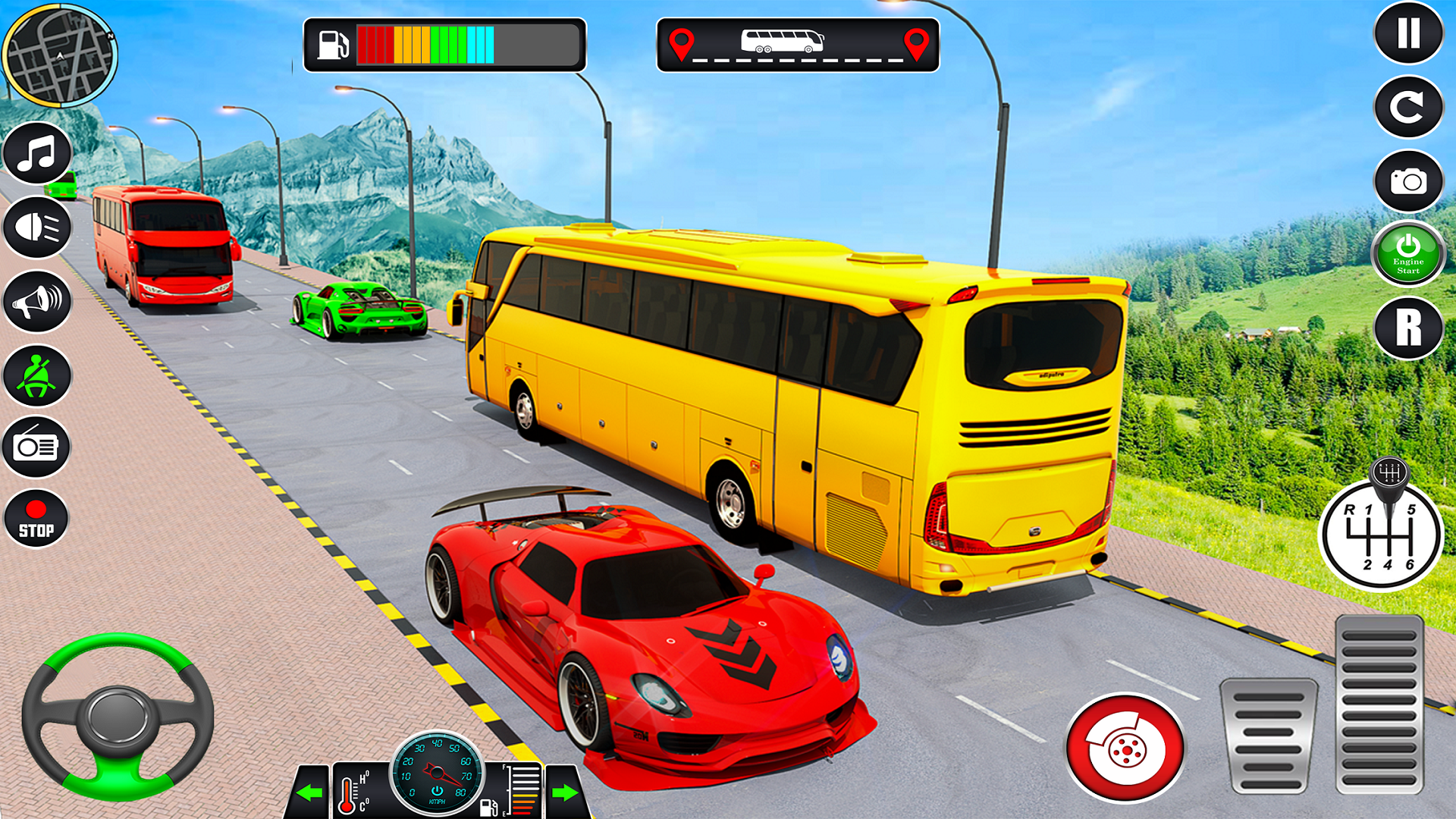The width and height of the screenshot is (1456, 819).
Task: Select the R reverse button
Action: click(1408, 328)
